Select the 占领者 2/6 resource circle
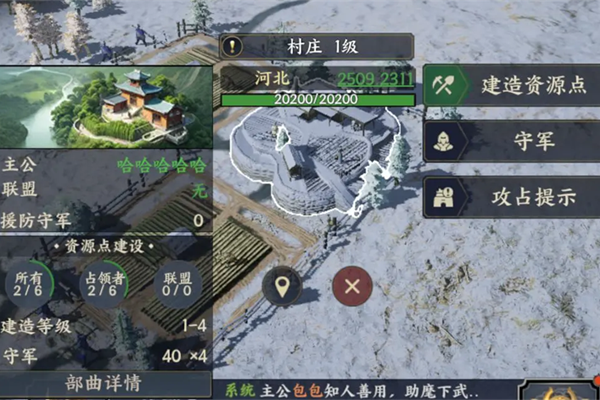The width and height of the screenshot is (600, 400). point(103,284)
